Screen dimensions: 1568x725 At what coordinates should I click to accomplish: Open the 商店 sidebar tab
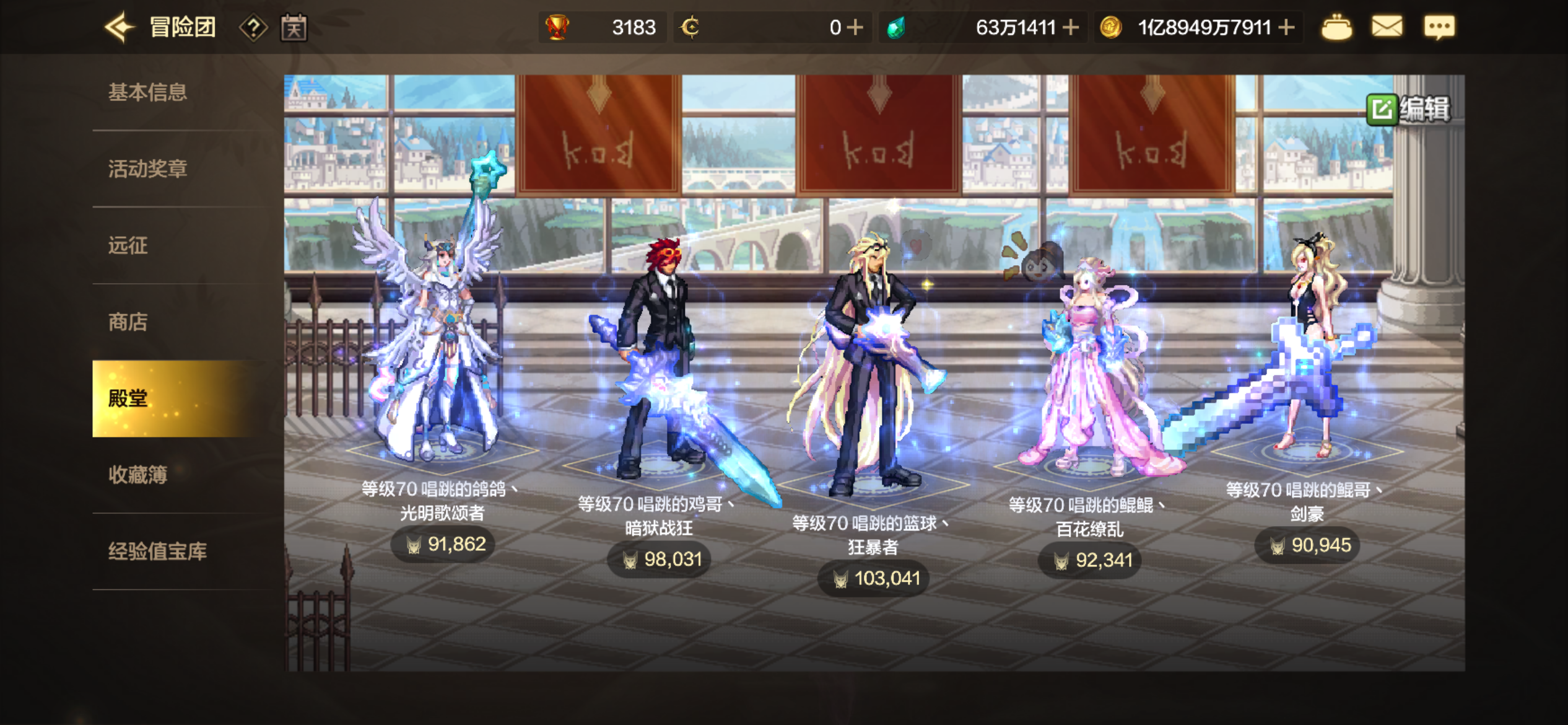pyautogui.click(x=128, y=322)
